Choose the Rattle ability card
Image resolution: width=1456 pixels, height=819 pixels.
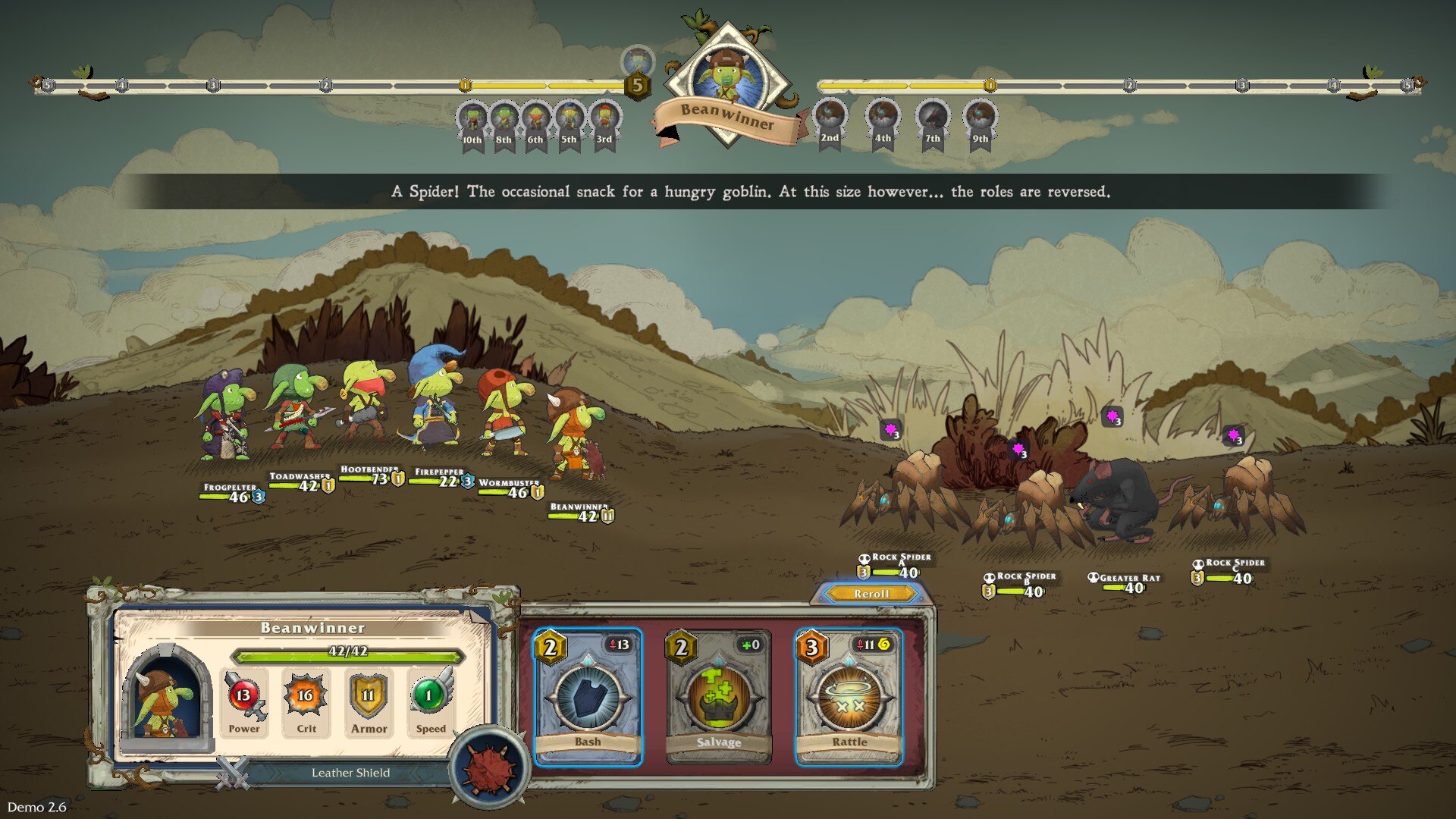point(849,696)
